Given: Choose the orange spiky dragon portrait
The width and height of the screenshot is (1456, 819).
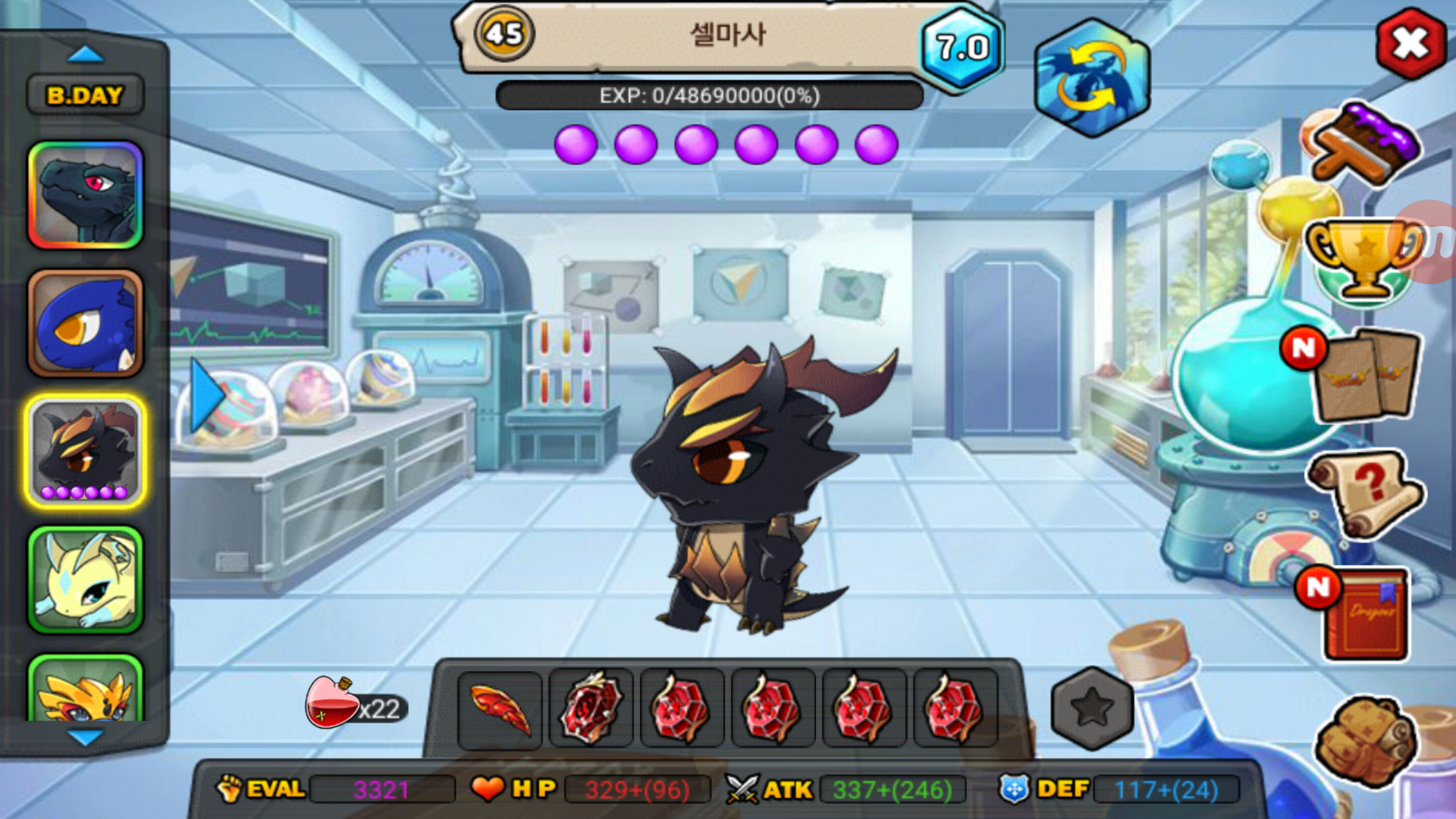Looking at the screenshot, I should (85, 692).
